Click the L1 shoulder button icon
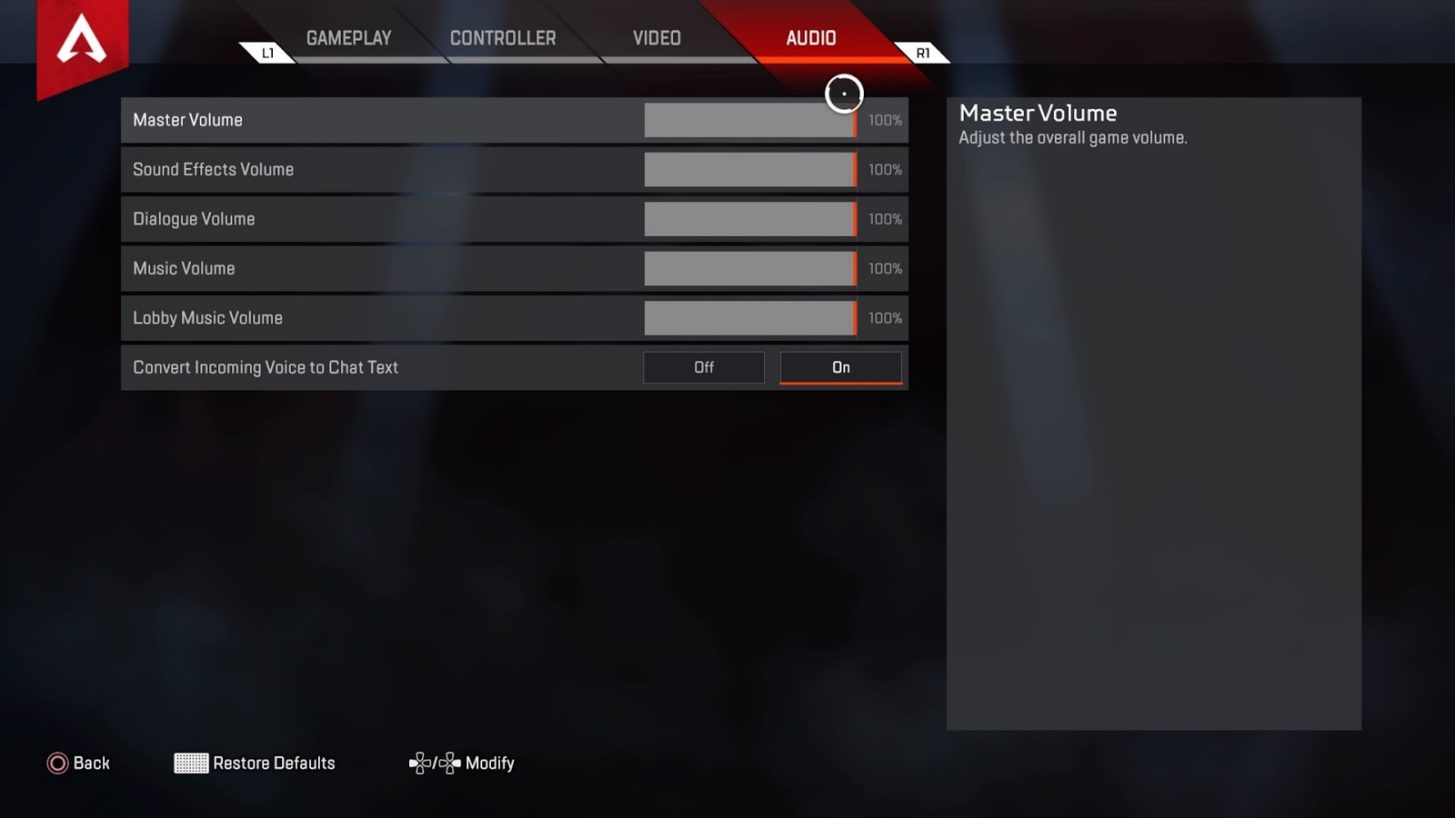Viewport: 1455px width, 818px height. (268, 52)
